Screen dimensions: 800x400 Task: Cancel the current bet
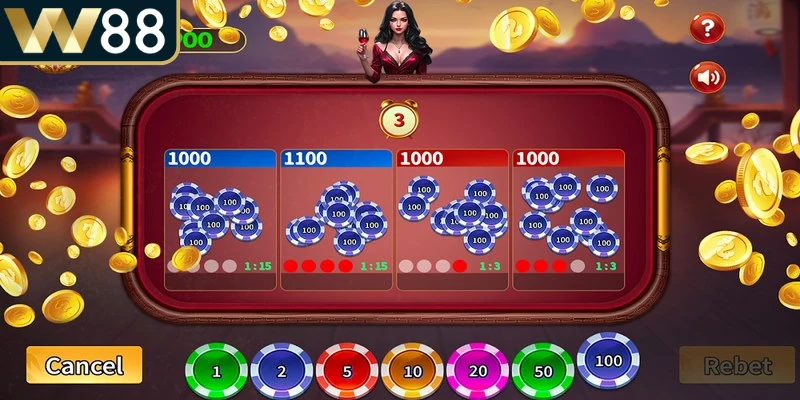84,366
